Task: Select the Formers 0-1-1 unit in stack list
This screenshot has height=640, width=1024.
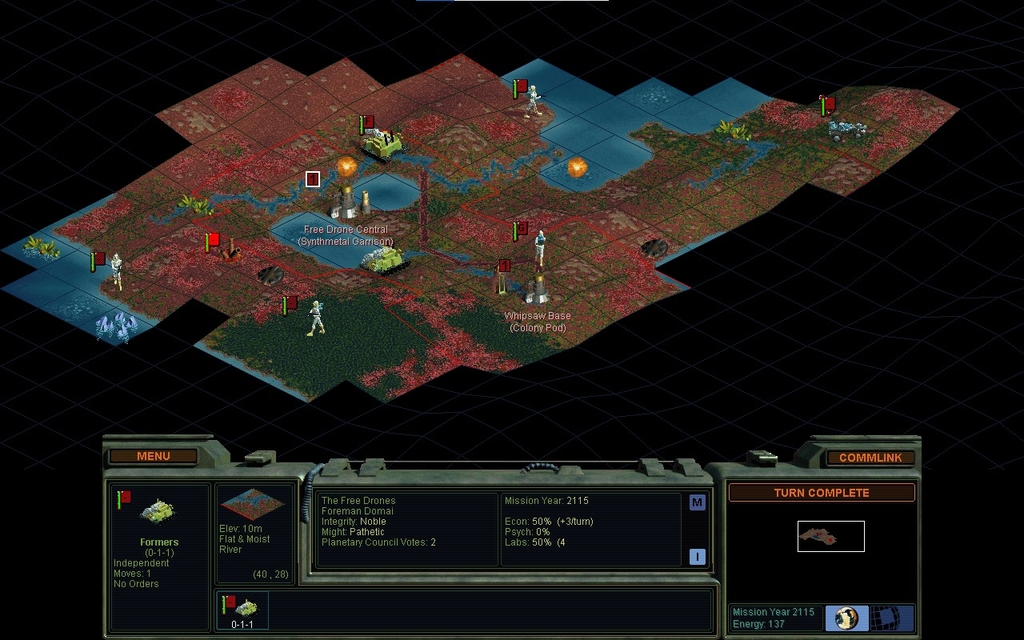Action: (x=242, y=609)
